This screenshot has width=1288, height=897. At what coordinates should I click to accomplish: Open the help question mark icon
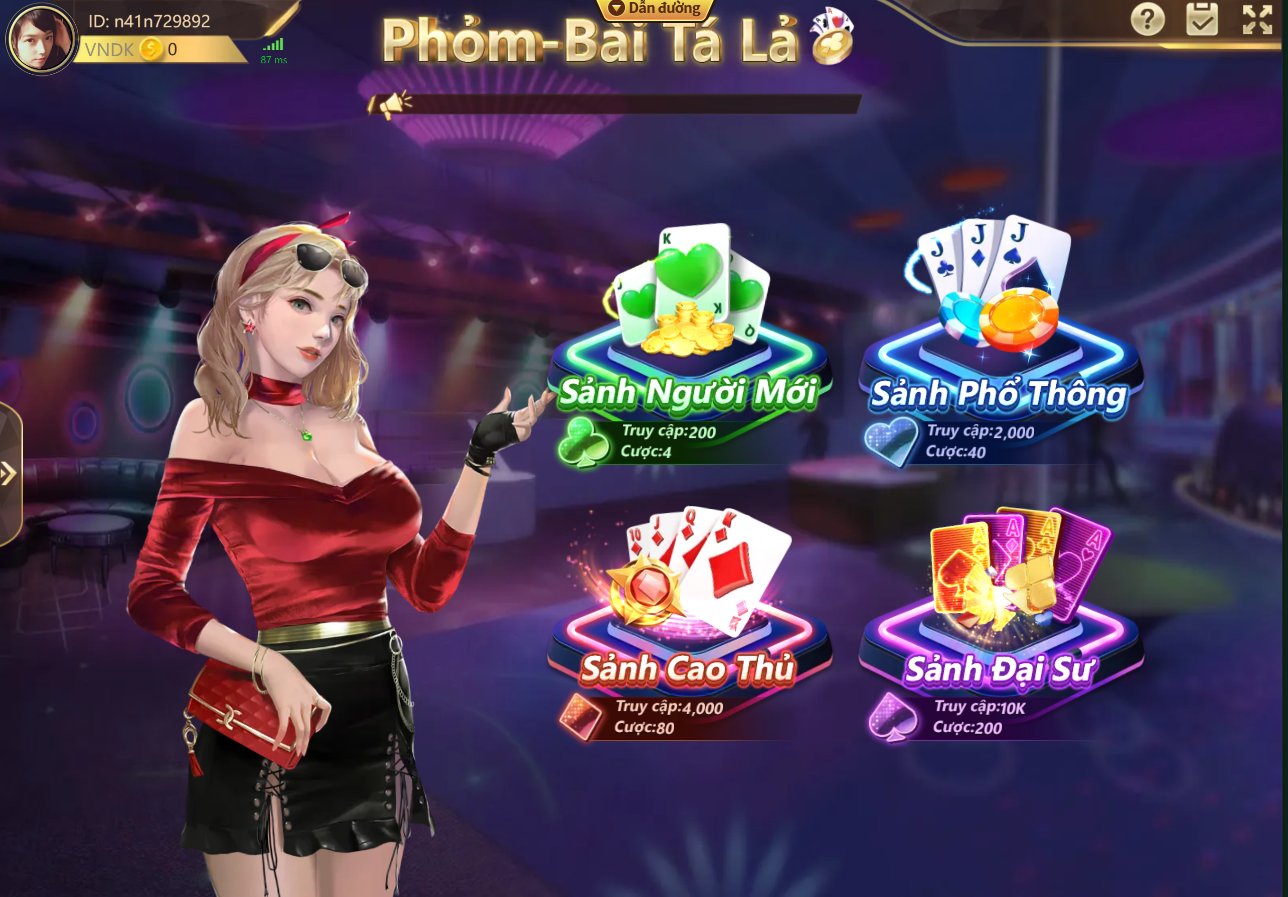point(1147,21)
